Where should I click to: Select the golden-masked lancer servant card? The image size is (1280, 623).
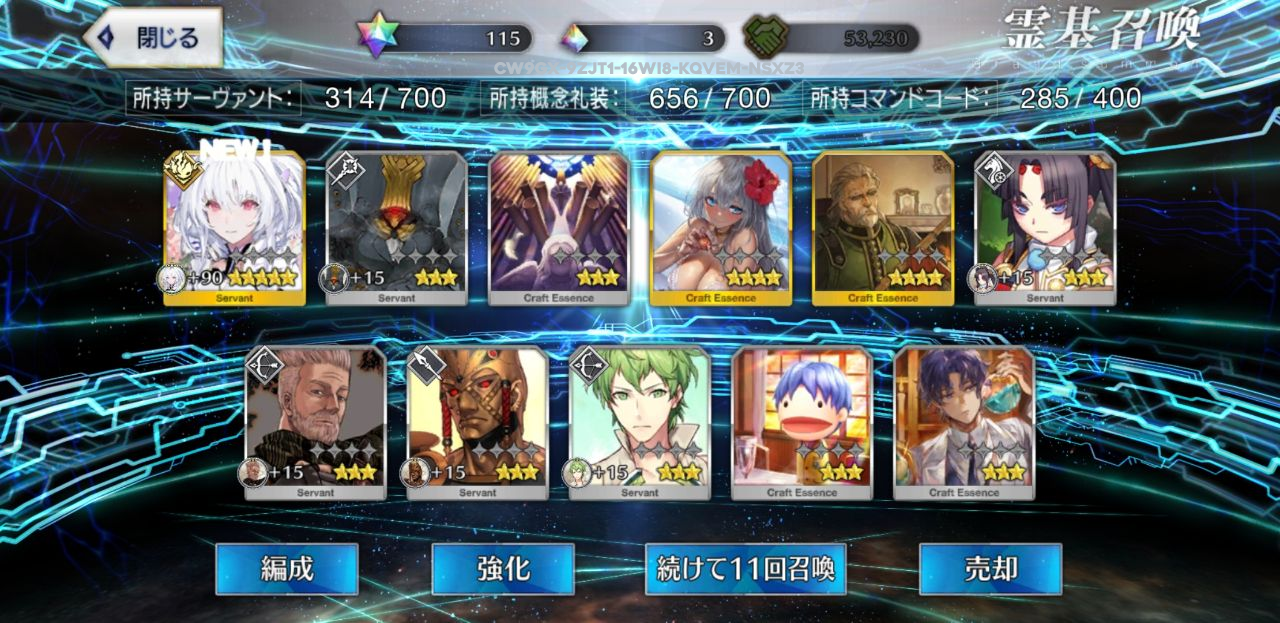477,422
